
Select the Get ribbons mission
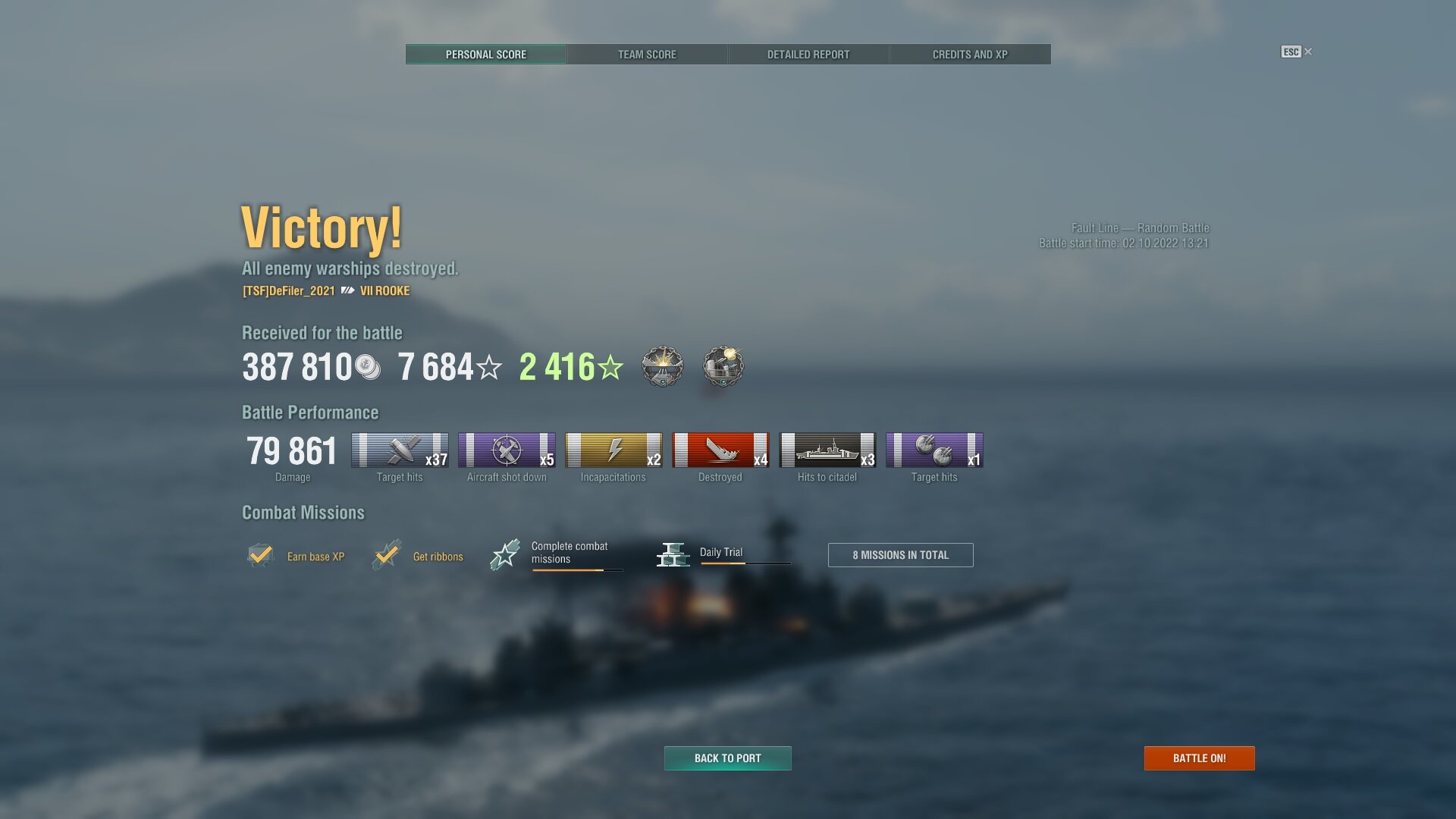(419, 556)
